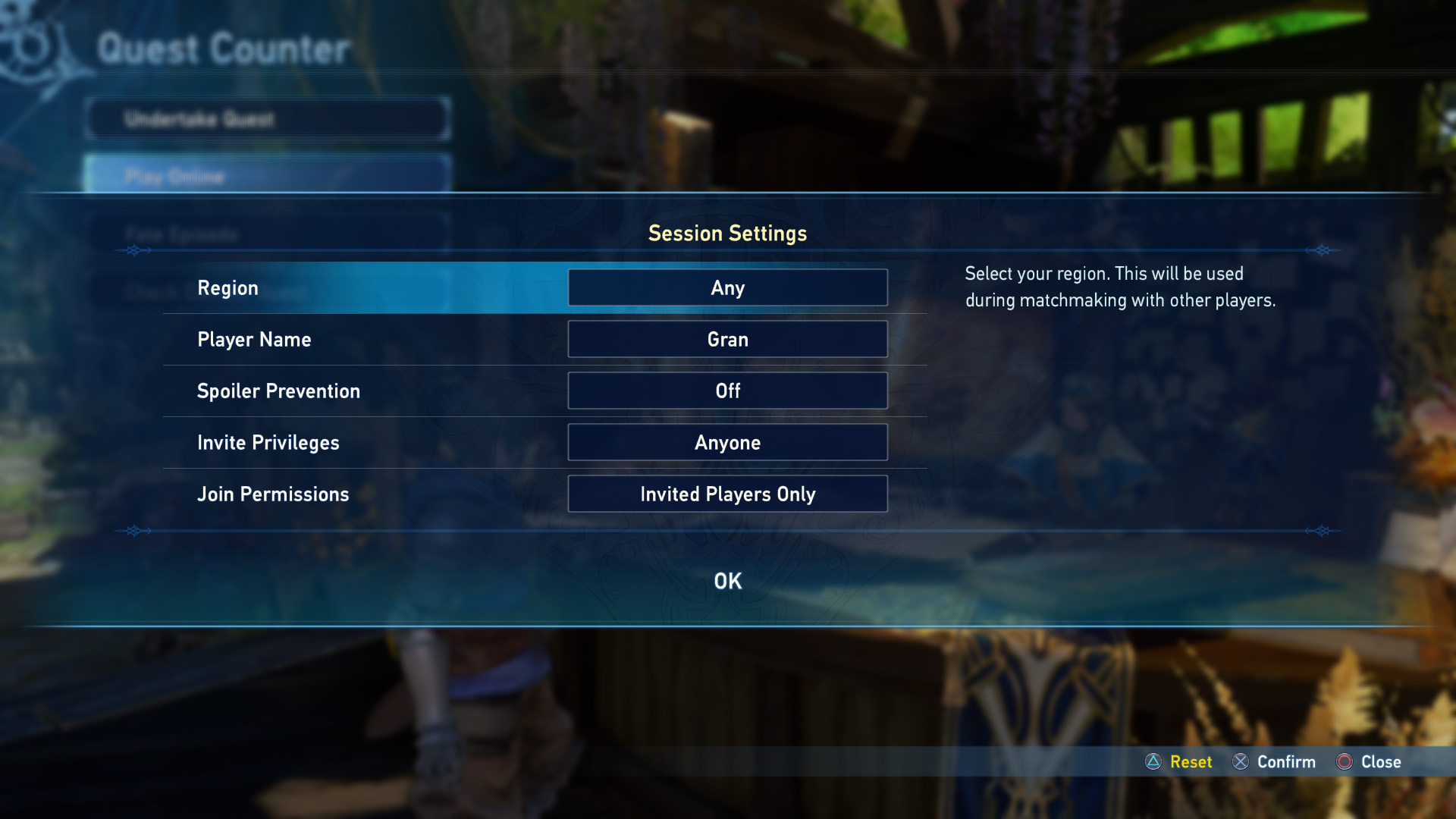Open the Region dropdown set to Any

coord(727,288)
